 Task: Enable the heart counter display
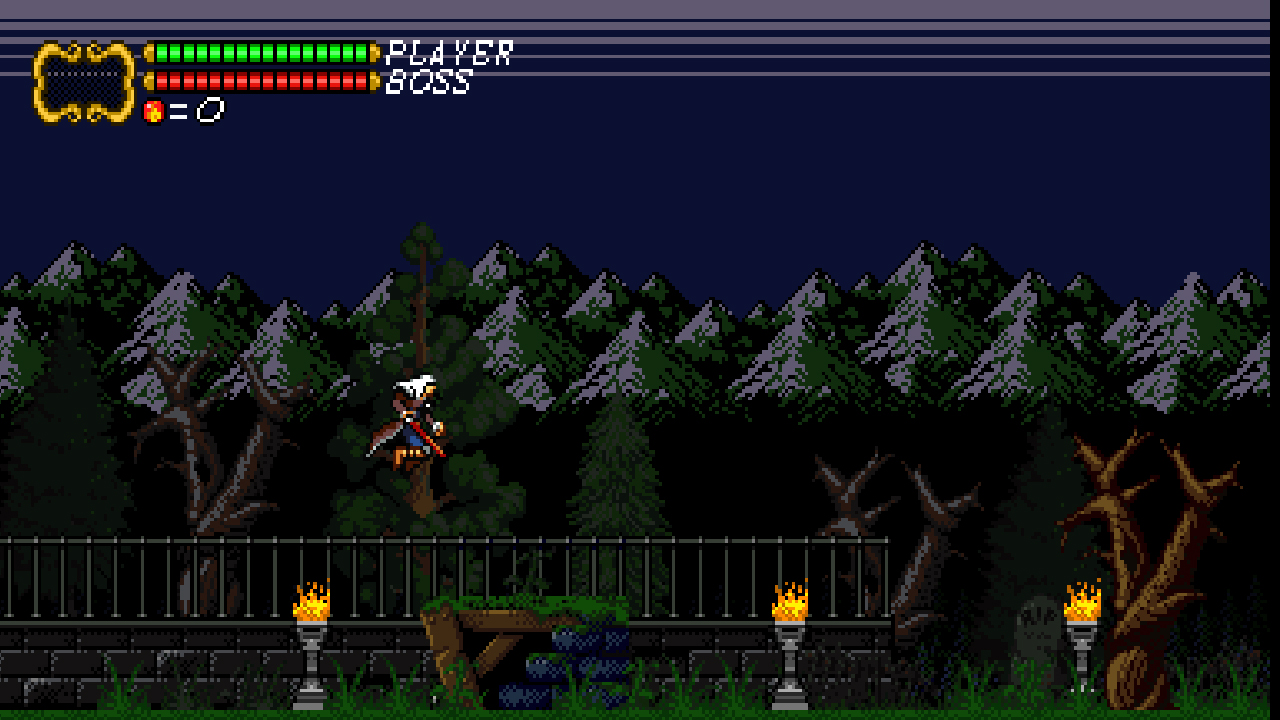pyautogui.click(x=180, y=110)
